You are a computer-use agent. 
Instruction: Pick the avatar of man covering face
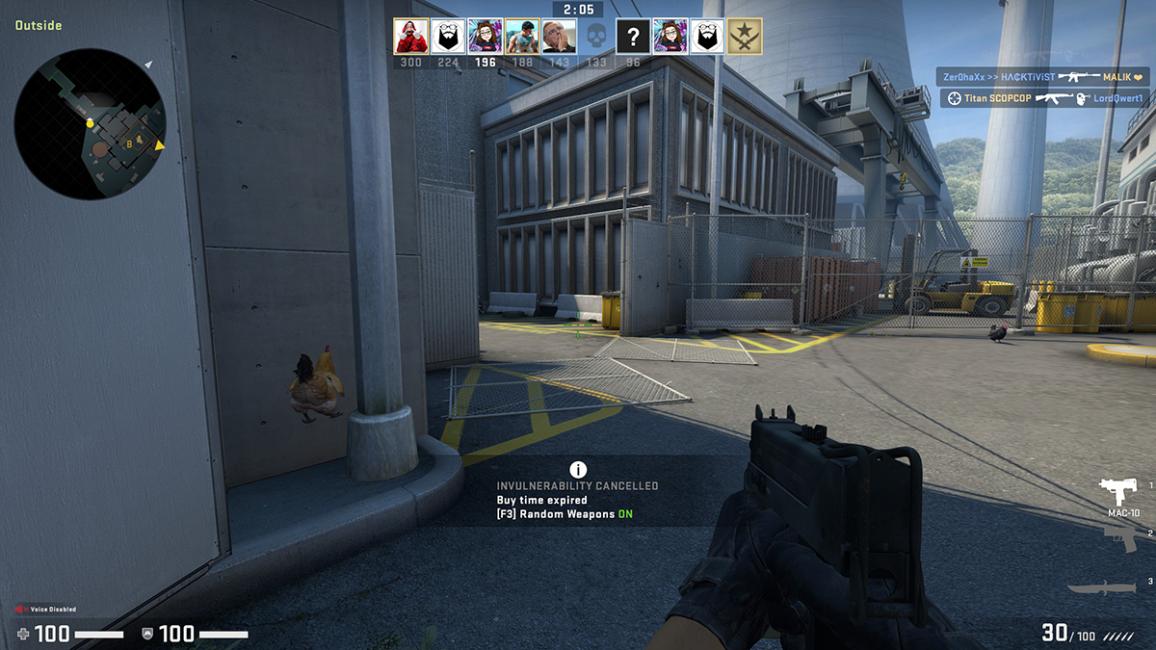point(559,36)
